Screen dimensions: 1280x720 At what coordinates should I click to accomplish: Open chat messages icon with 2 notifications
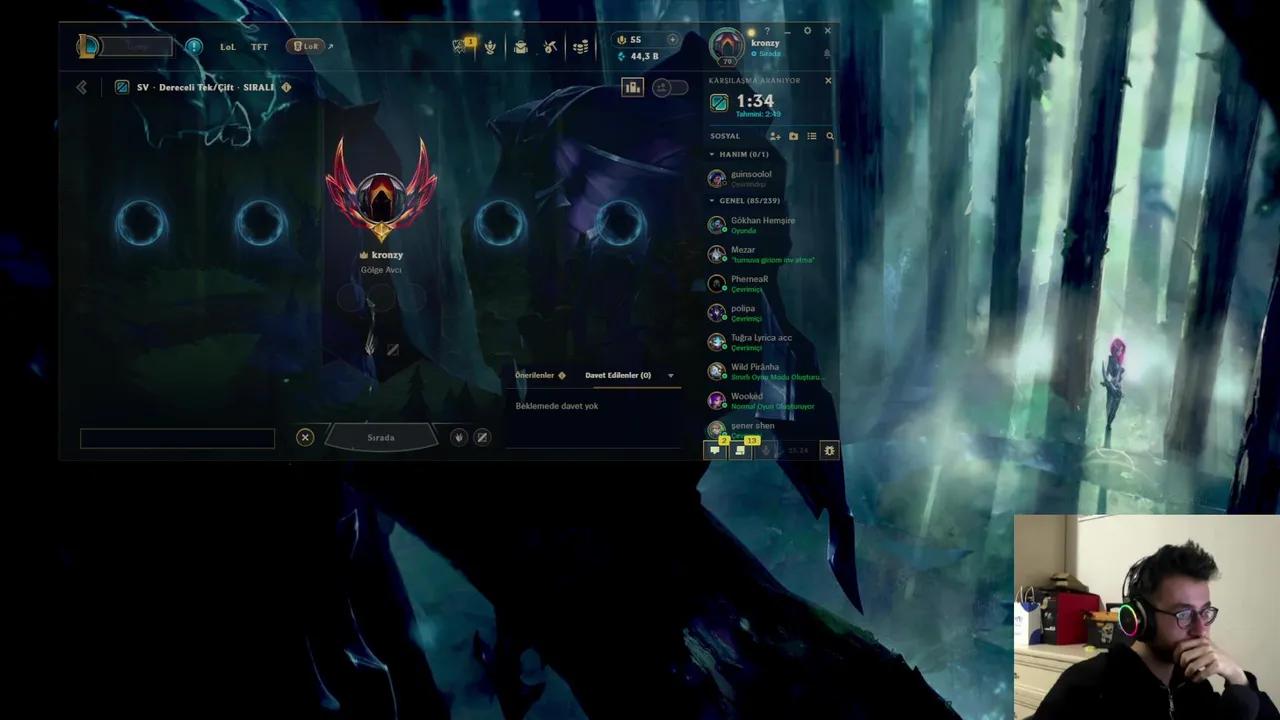click(714, 450)
